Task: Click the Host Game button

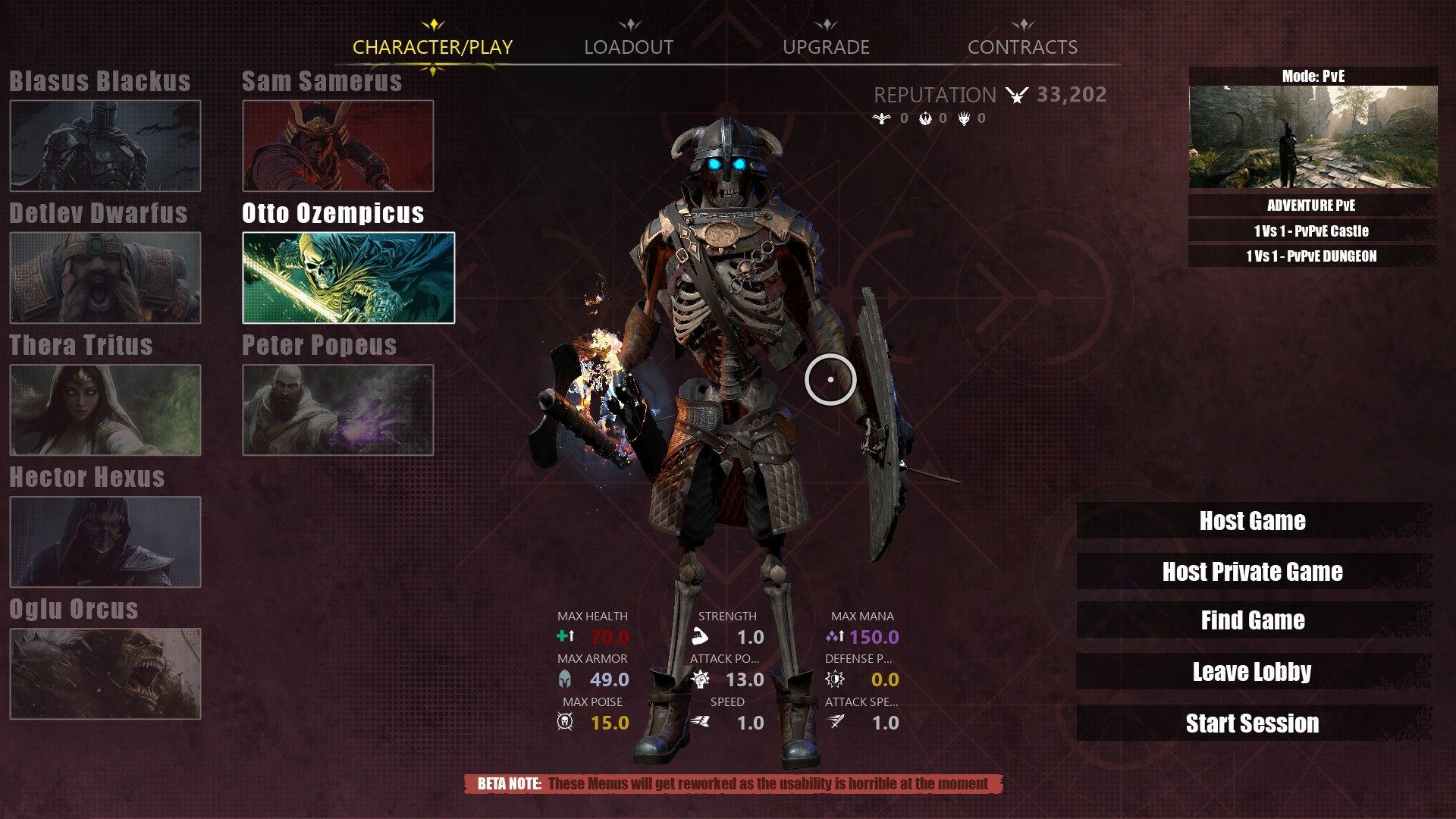Action: click(1252, 521)
